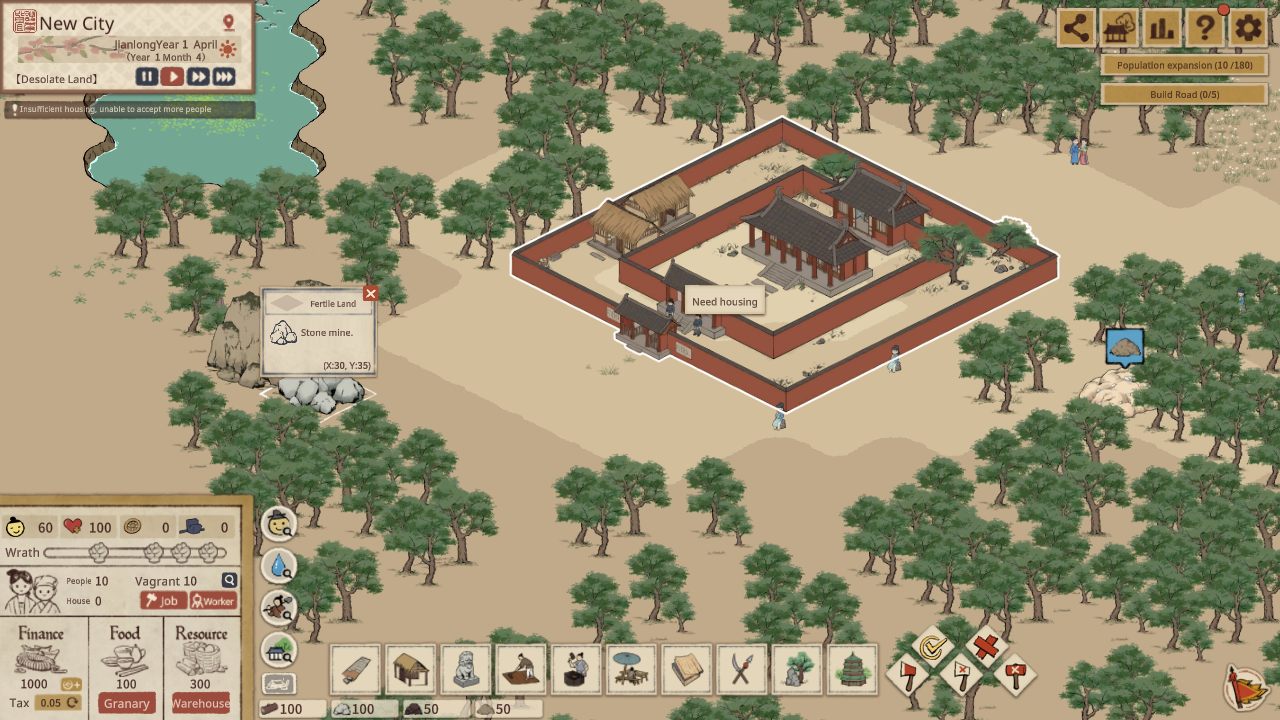
Task: Show the bar chart statistics panel
Action: coord(1161,28)
